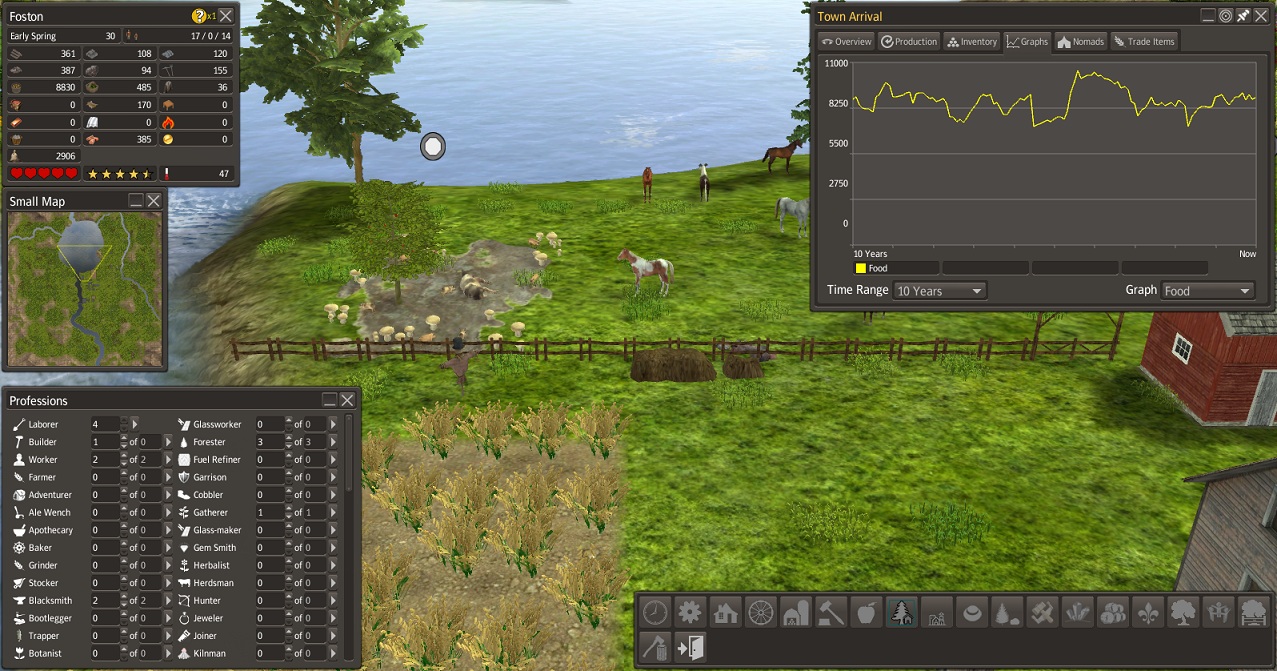Close the Foston status window
1277x671 pixels.
point(226,16)
